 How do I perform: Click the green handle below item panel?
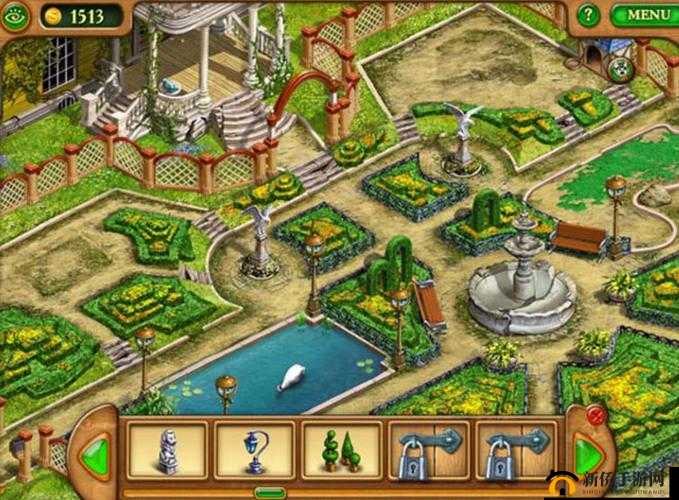[269, 492]
